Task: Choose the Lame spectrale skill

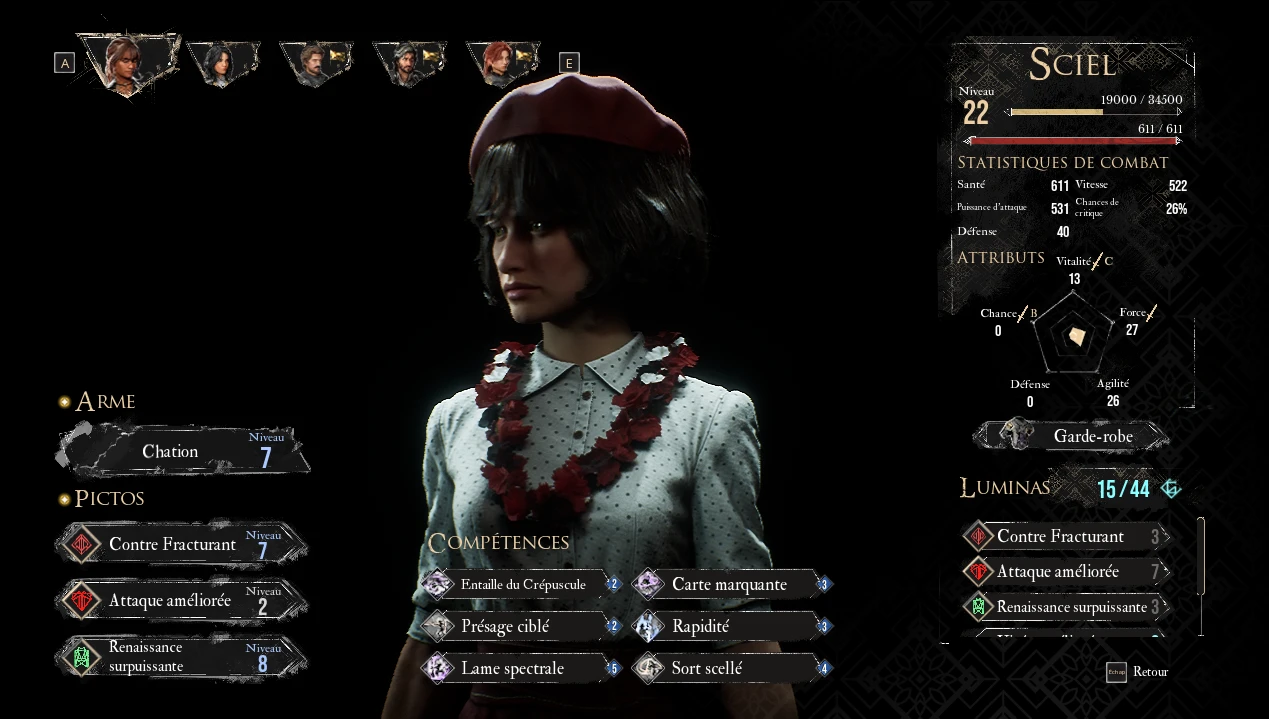Action: click(521, 669)
